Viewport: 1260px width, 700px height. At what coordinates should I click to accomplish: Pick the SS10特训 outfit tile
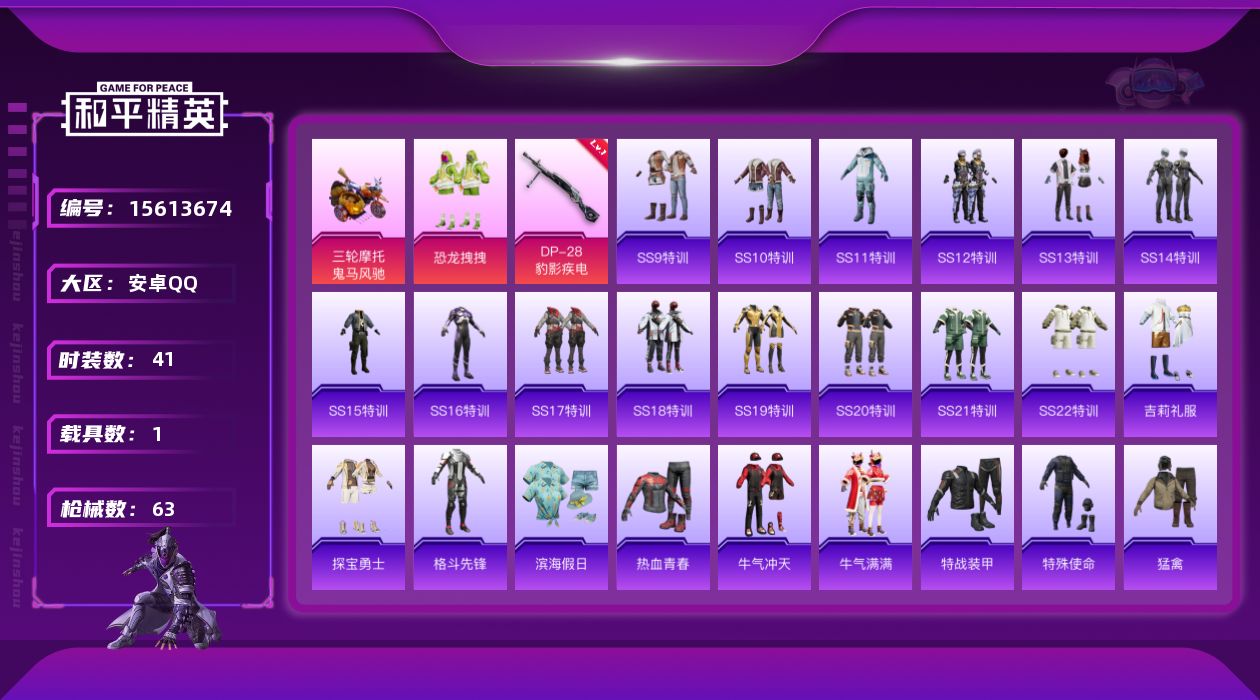(764, 211)
